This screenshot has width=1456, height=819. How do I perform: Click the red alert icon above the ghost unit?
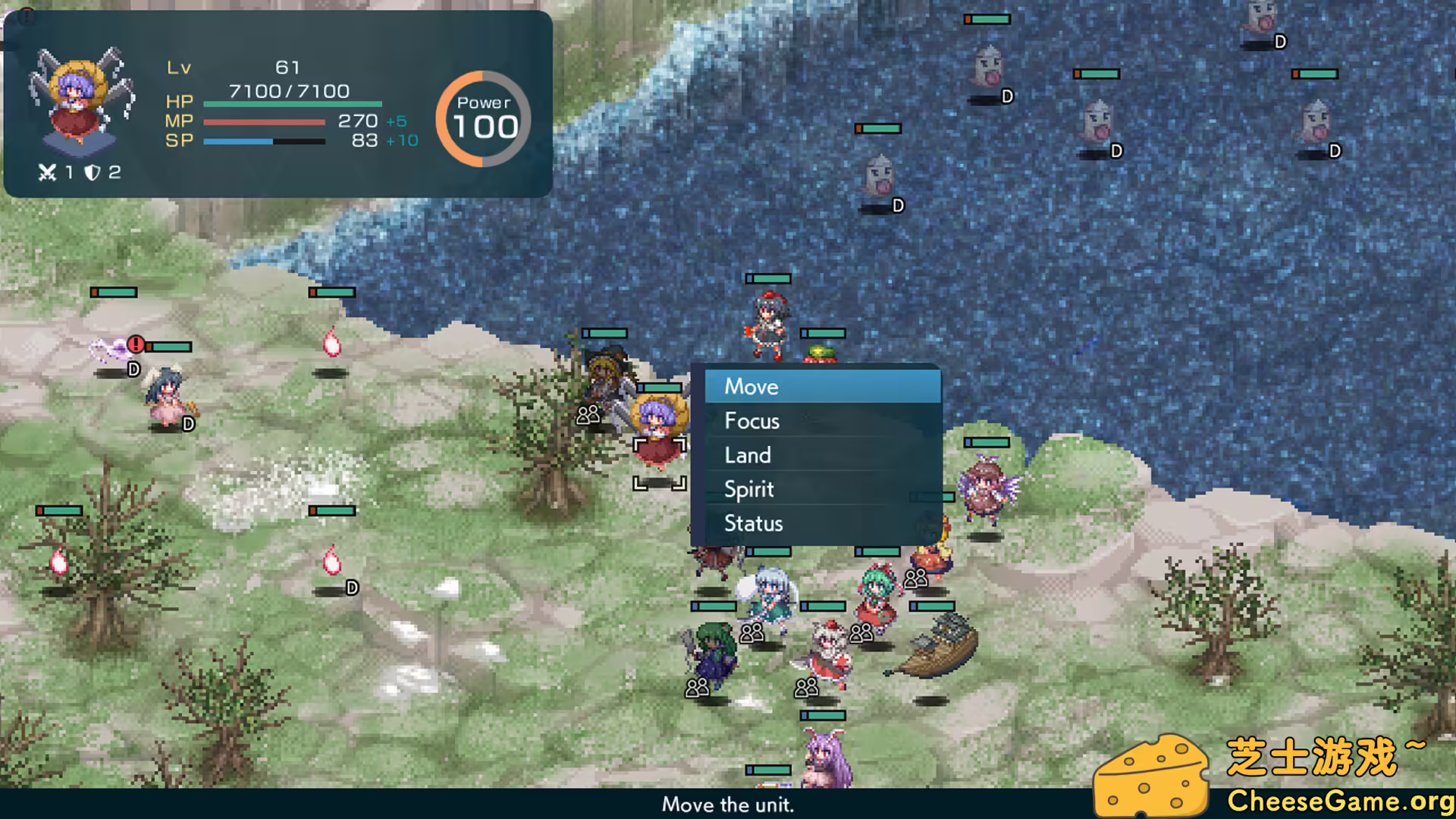[x=135, y=345]
